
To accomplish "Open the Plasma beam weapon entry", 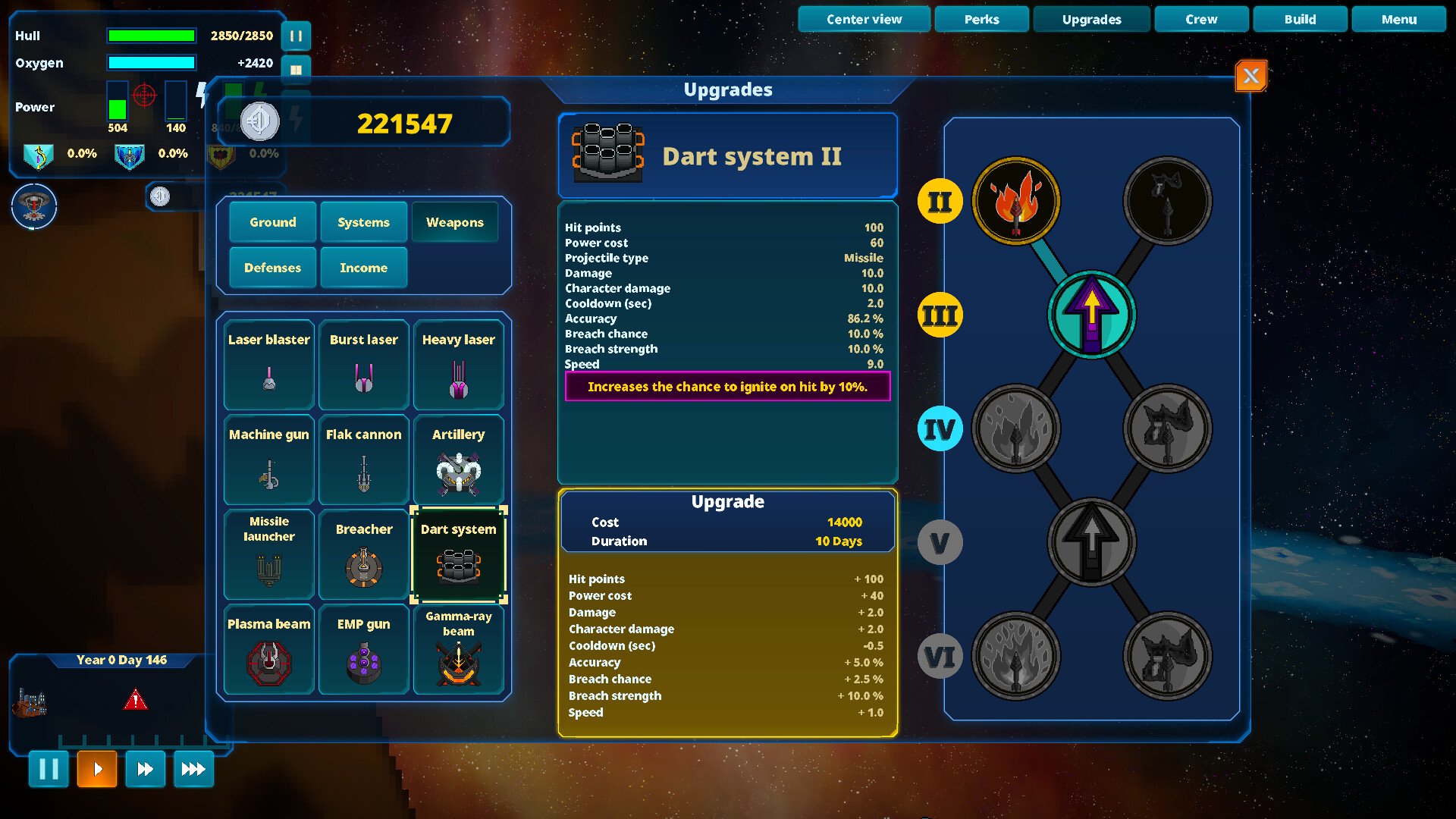I will (268, 649).
